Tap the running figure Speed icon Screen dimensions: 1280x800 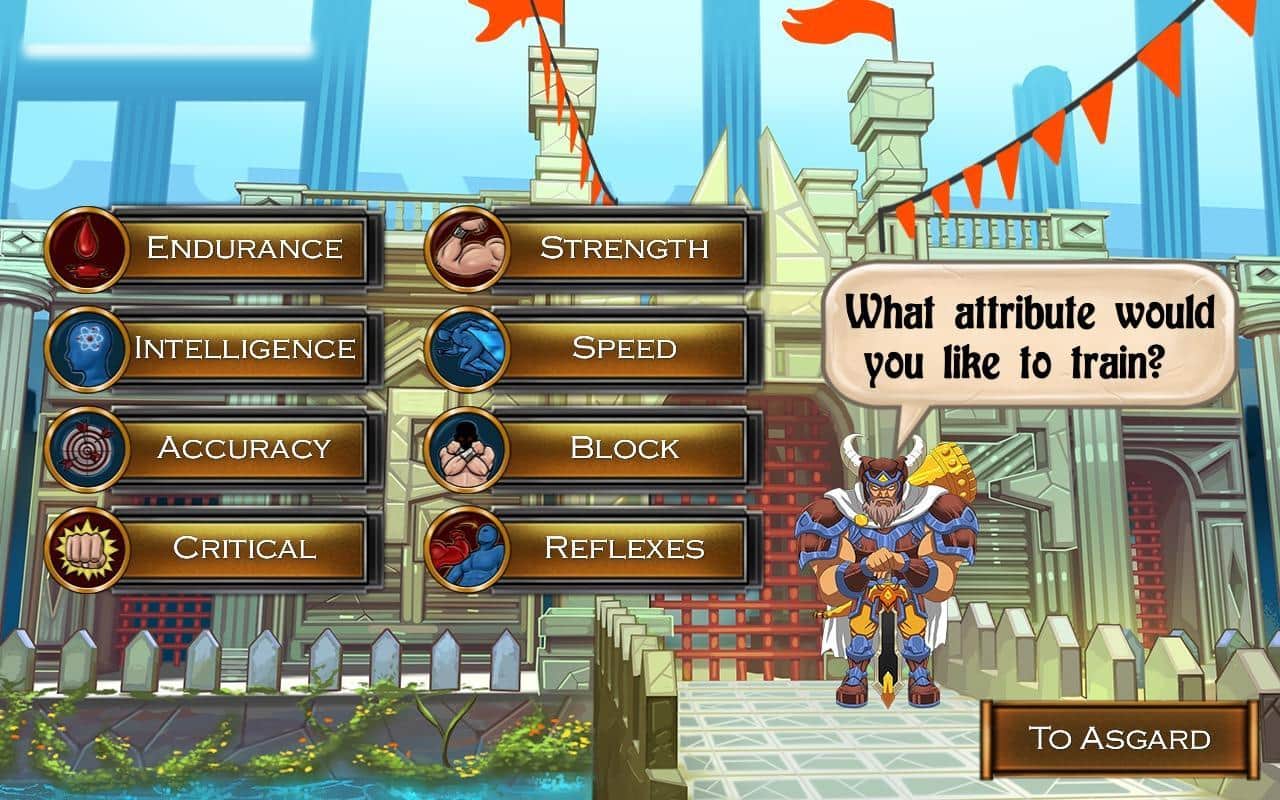click(x=467, y=349)
